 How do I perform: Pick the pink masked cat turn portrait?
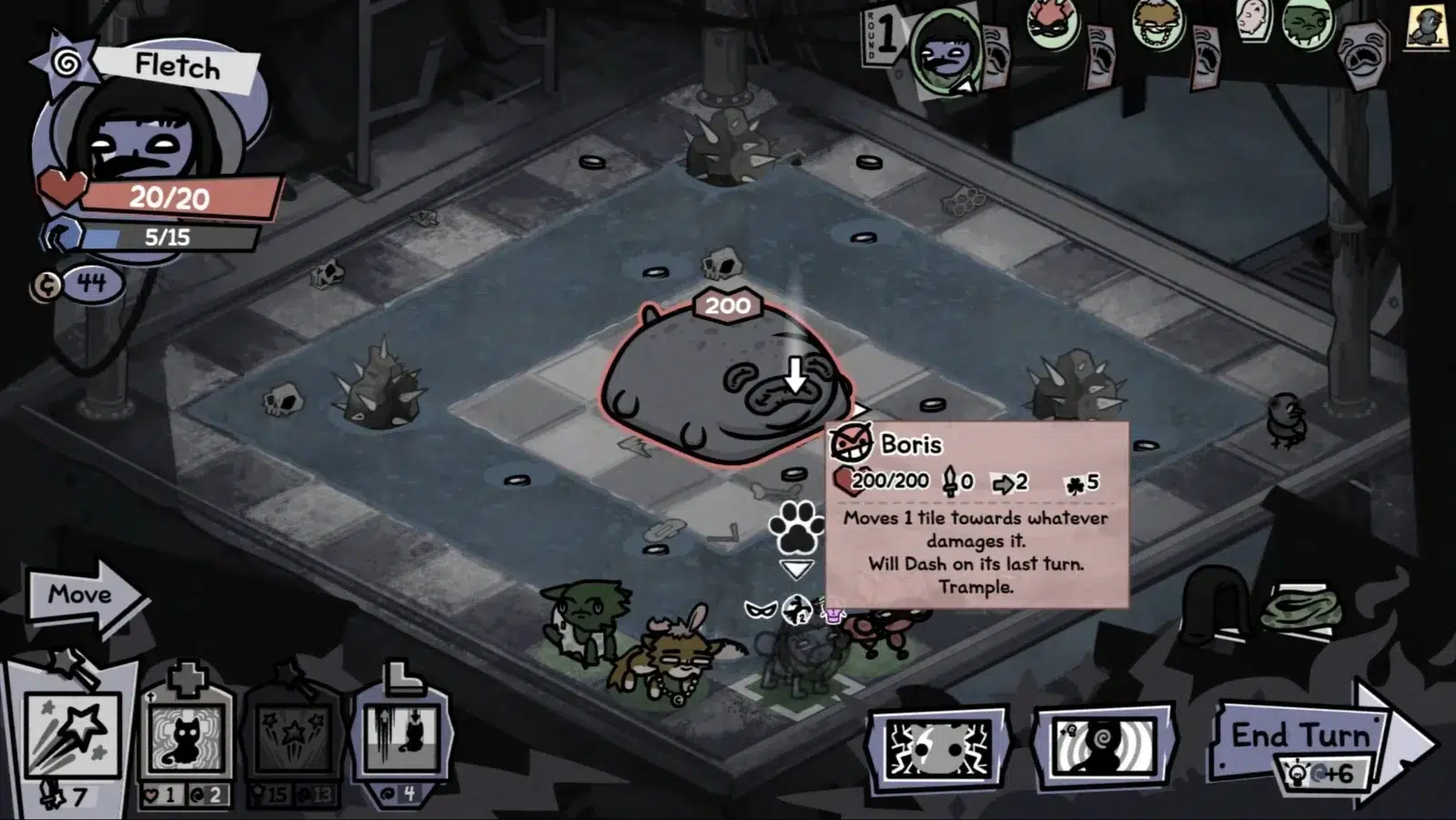pos(1051,22)
